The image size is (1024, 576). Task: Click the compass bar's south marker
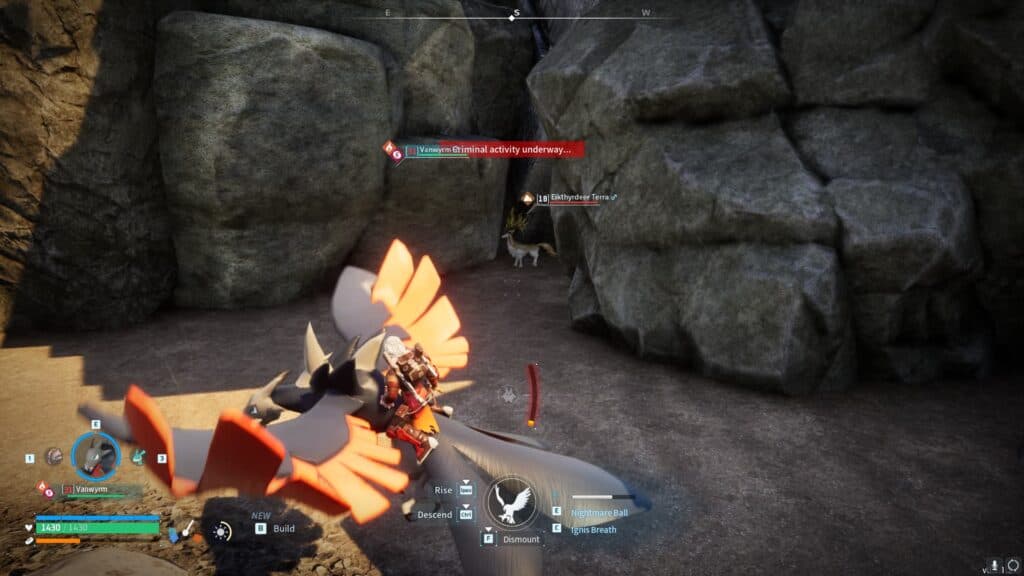[515, 13]
